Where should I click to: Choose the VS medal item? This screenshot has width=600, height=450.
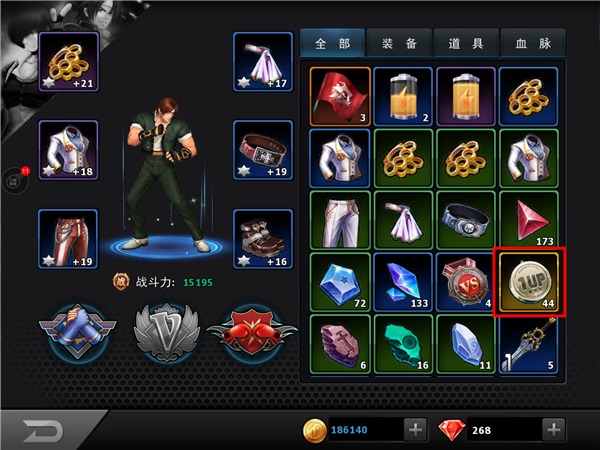(465, 281)
